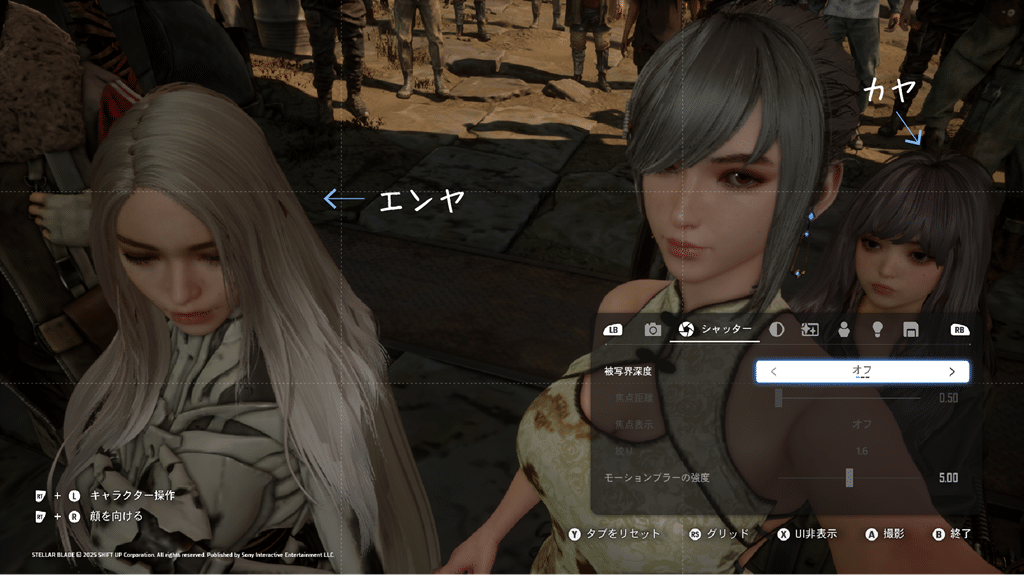Screen dimensions: 1024x575
Task: Click the right arrow for 被写界深度
Action: [x=951, y=372]
